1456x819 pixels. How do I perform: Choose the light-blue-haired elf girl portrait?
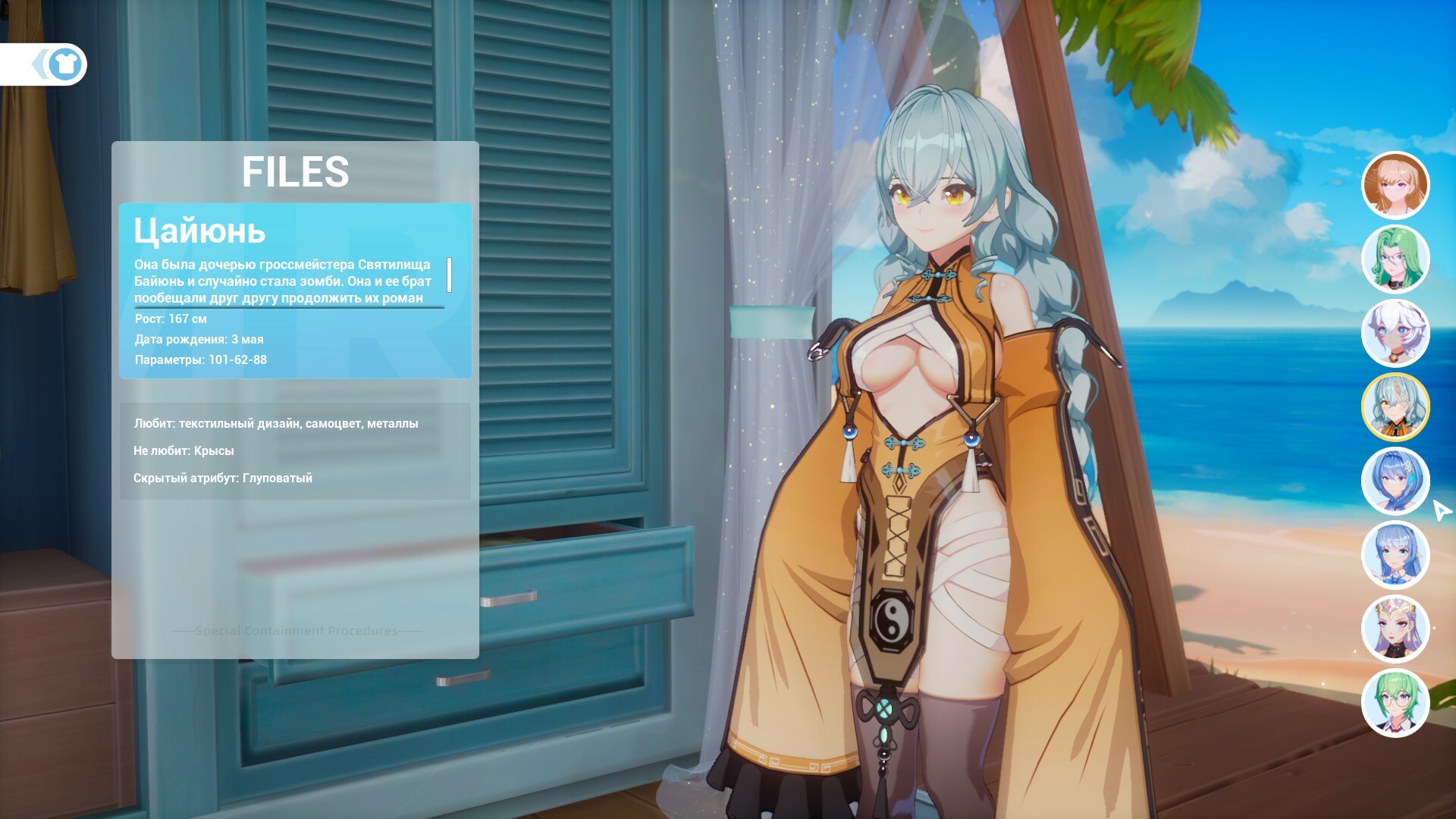[x=1395, y=555]
